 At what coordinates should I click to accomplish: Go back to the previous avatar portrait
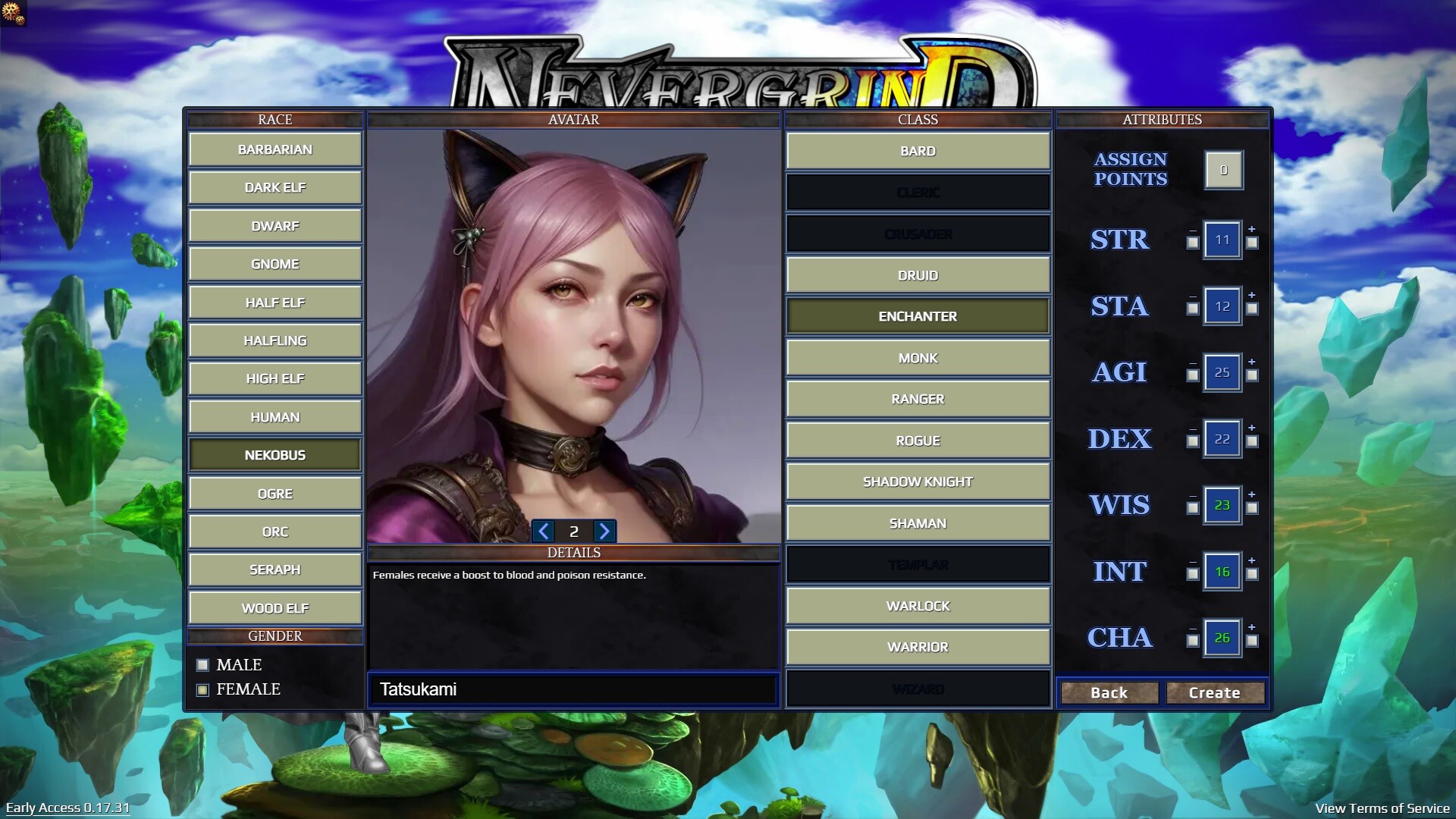tap(544, 532)
